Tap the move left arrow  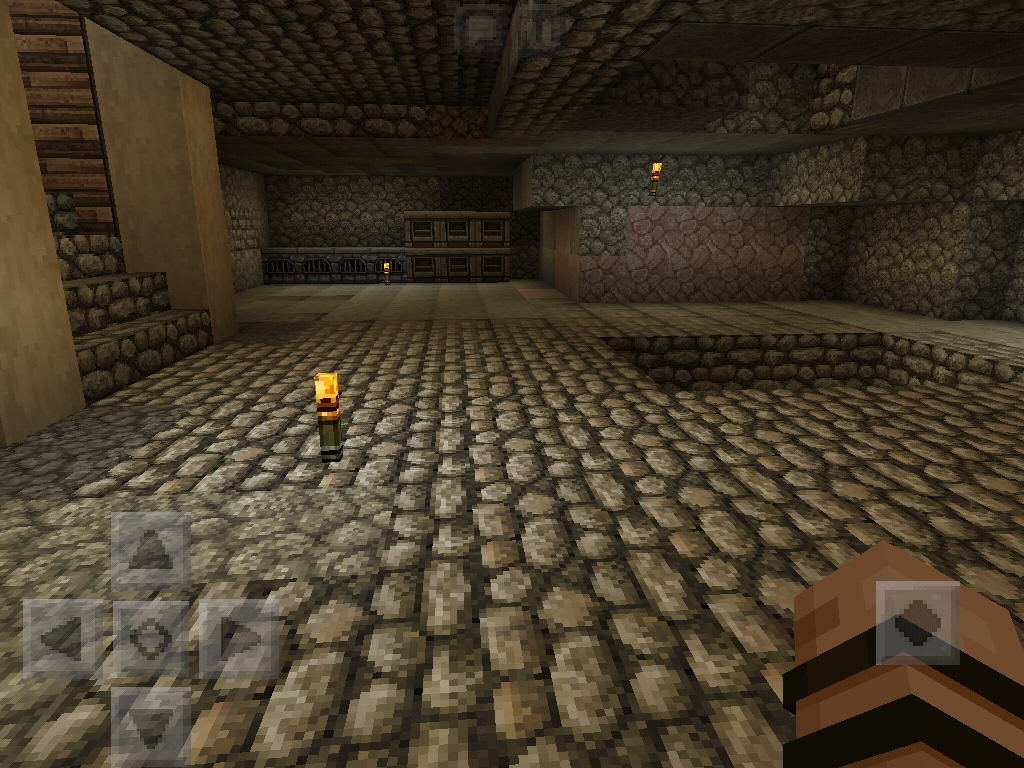pyautogui.click(x=62, y=638)
